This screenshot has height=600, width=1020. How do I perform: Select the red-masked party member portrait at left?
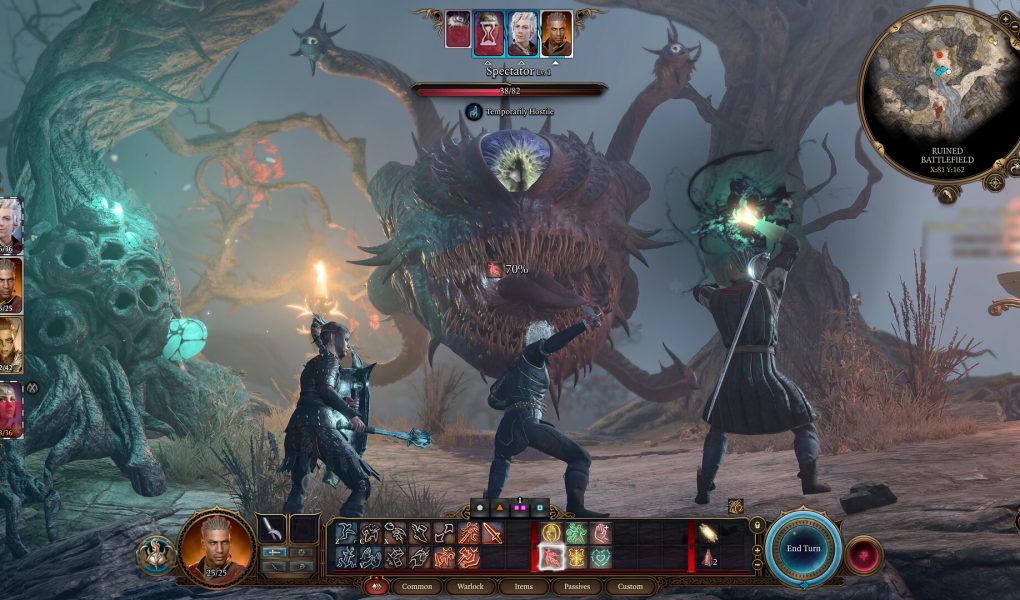10,408
